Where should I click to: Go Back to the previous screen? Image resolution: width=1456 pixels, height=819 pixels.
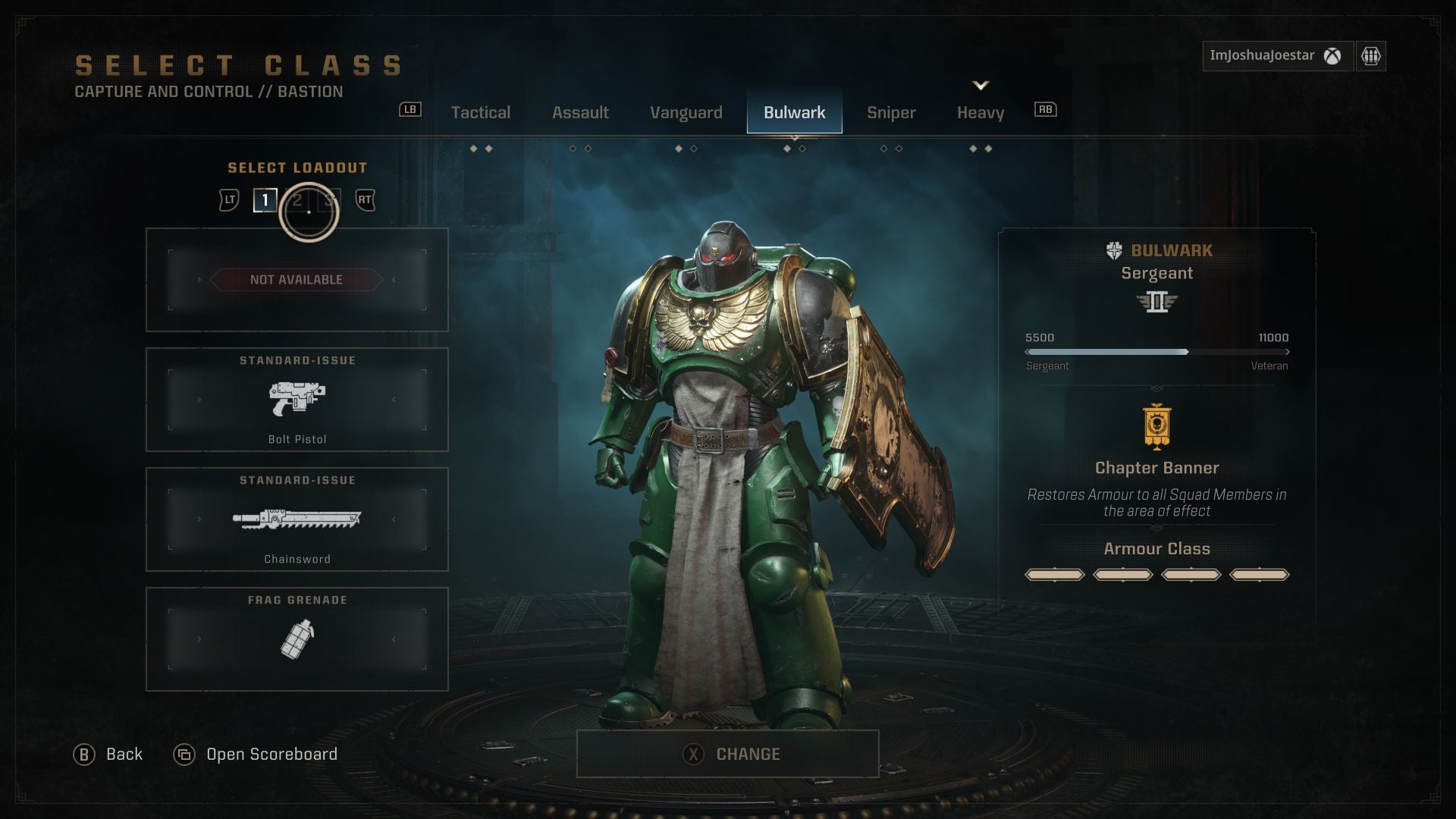click(108, 755)
